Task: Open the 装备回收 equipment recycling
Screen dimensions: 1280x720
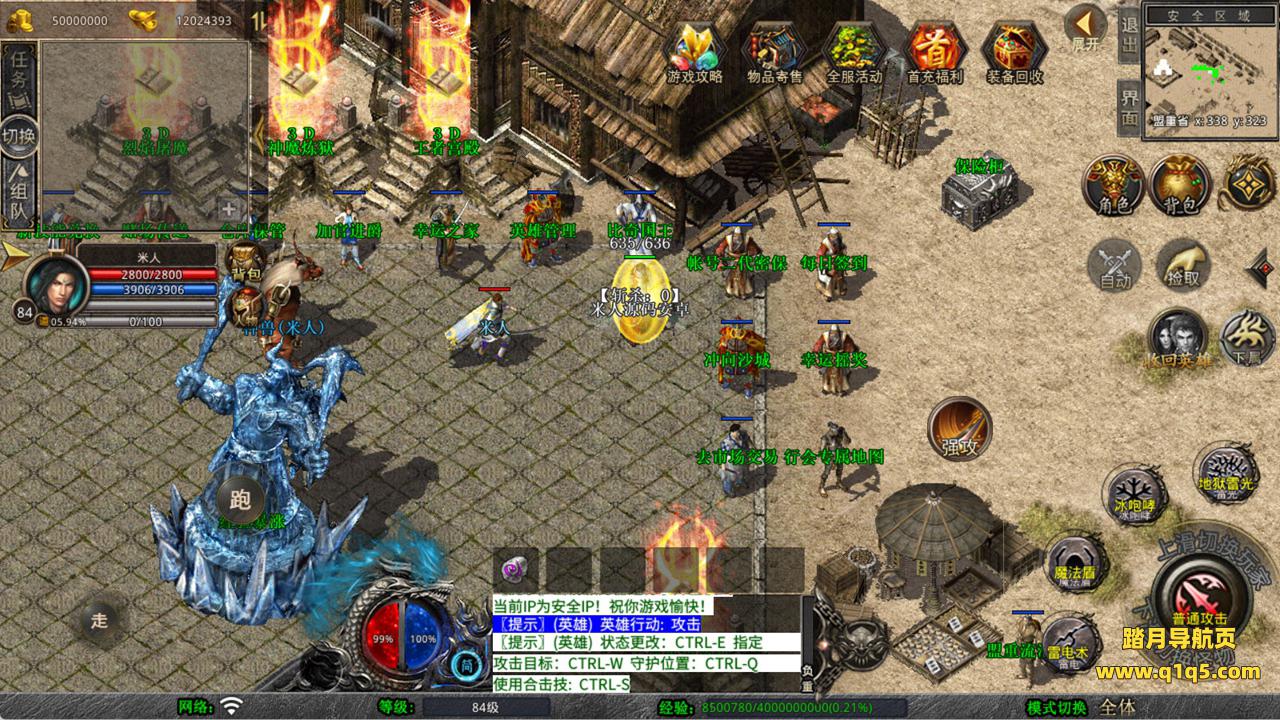Action: click(x=1014, y=50)
